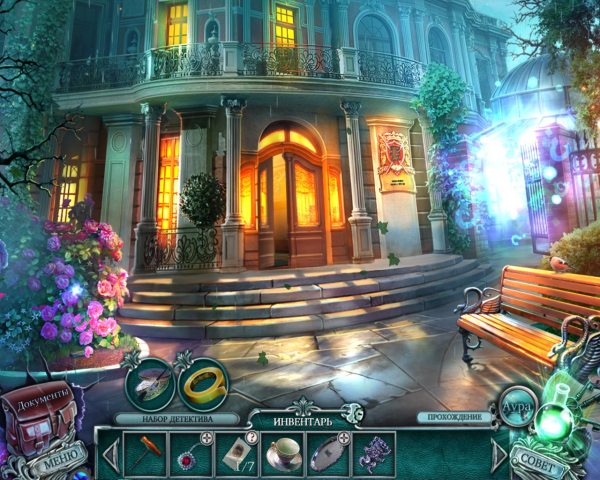
Task: Select the teacup inventory slot
Action: [283, 452]
